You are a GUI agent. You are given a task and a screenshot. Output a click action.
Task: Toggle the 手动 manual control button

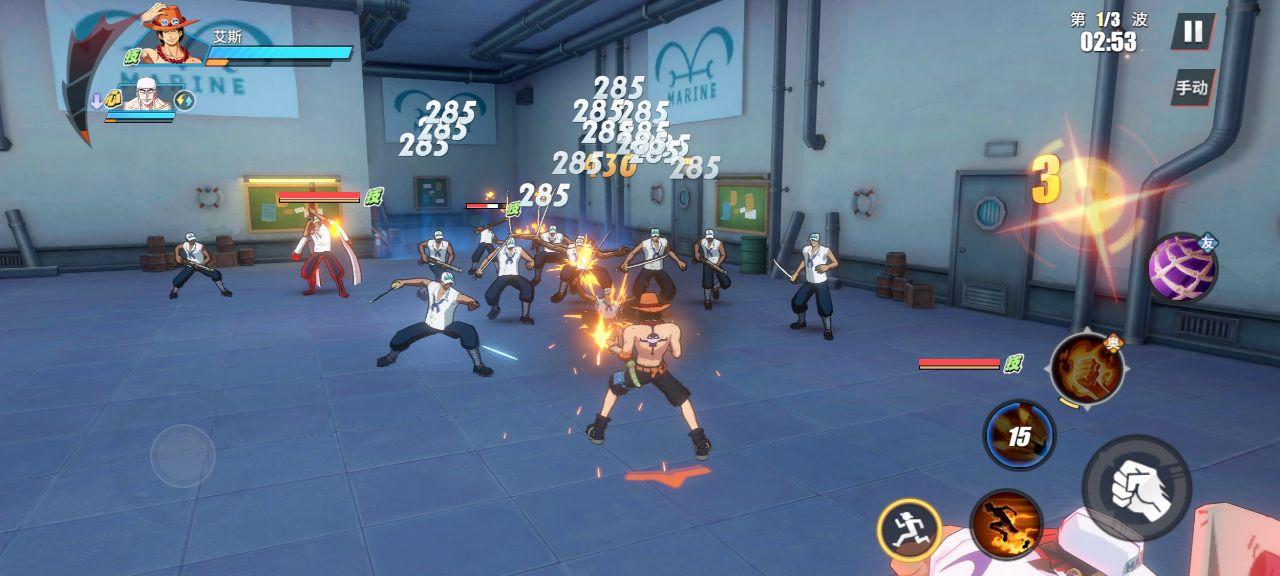click(x=1192, y=88)
